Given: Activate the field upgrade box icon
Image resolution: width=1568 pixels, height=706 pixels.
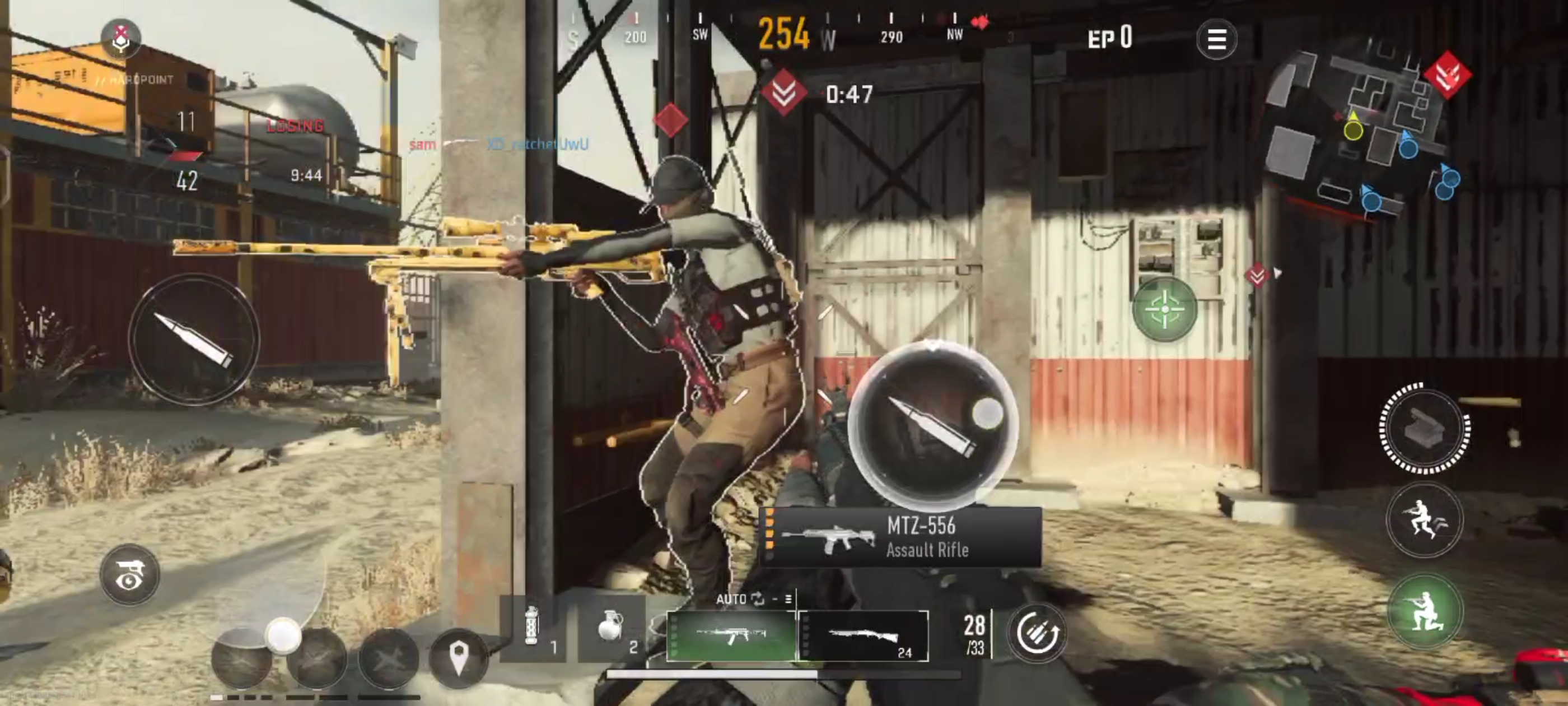Looking at the screenshot, I should pyautogui.click(x=1424, y=428).
